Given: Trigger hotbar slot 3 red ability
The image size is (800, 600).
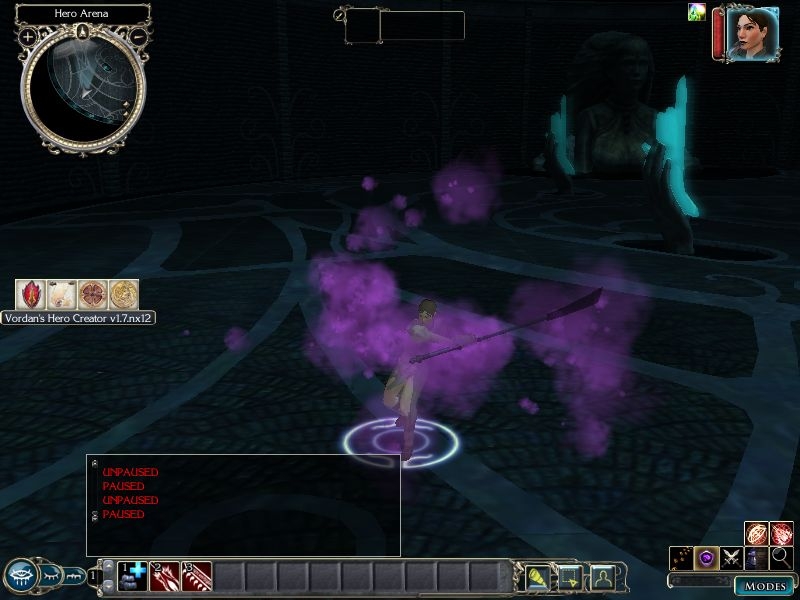Looking at the screenshot, I should [x=197, y=575].
